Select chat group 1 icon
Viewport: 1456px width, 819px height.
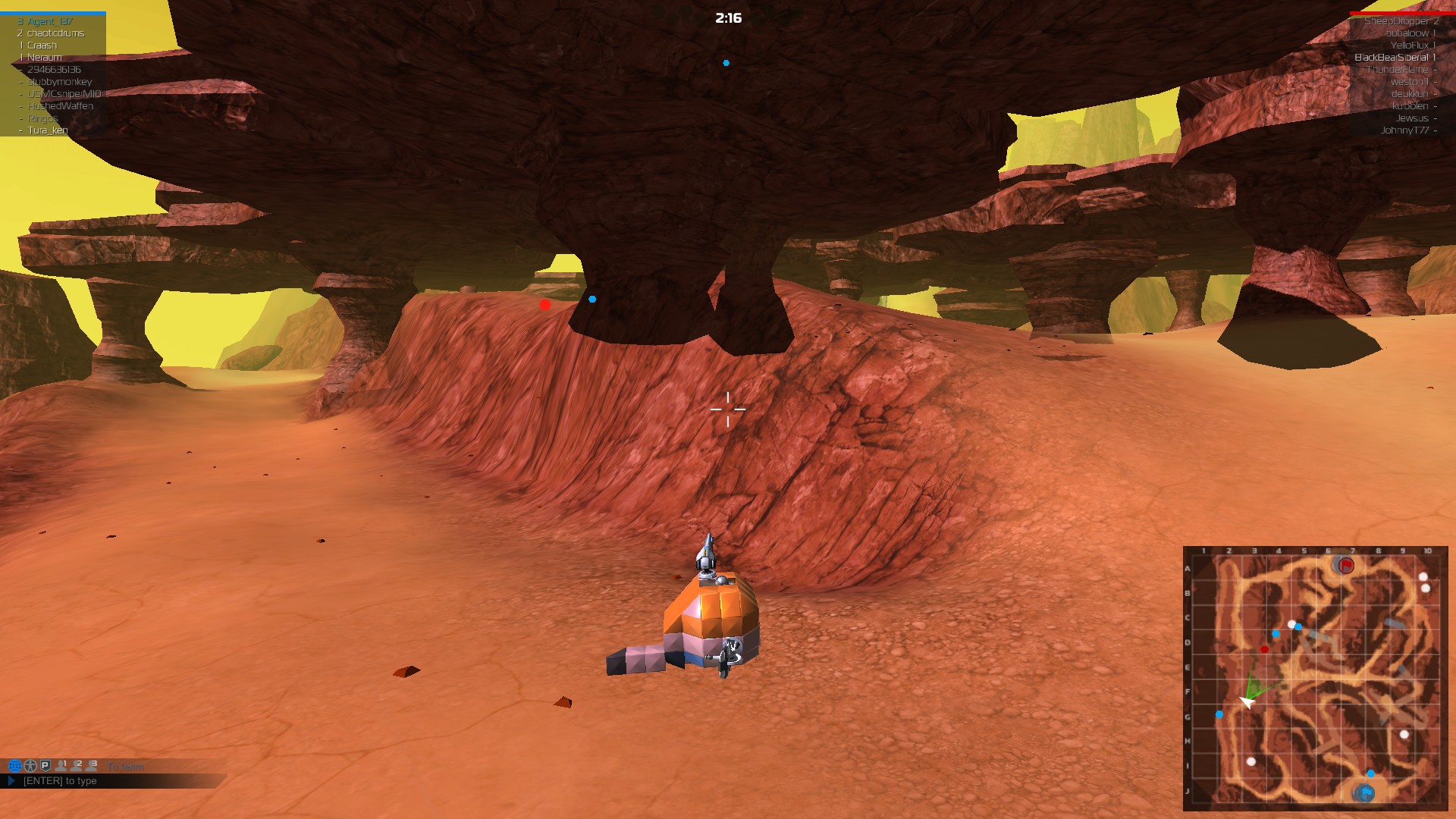61,766
